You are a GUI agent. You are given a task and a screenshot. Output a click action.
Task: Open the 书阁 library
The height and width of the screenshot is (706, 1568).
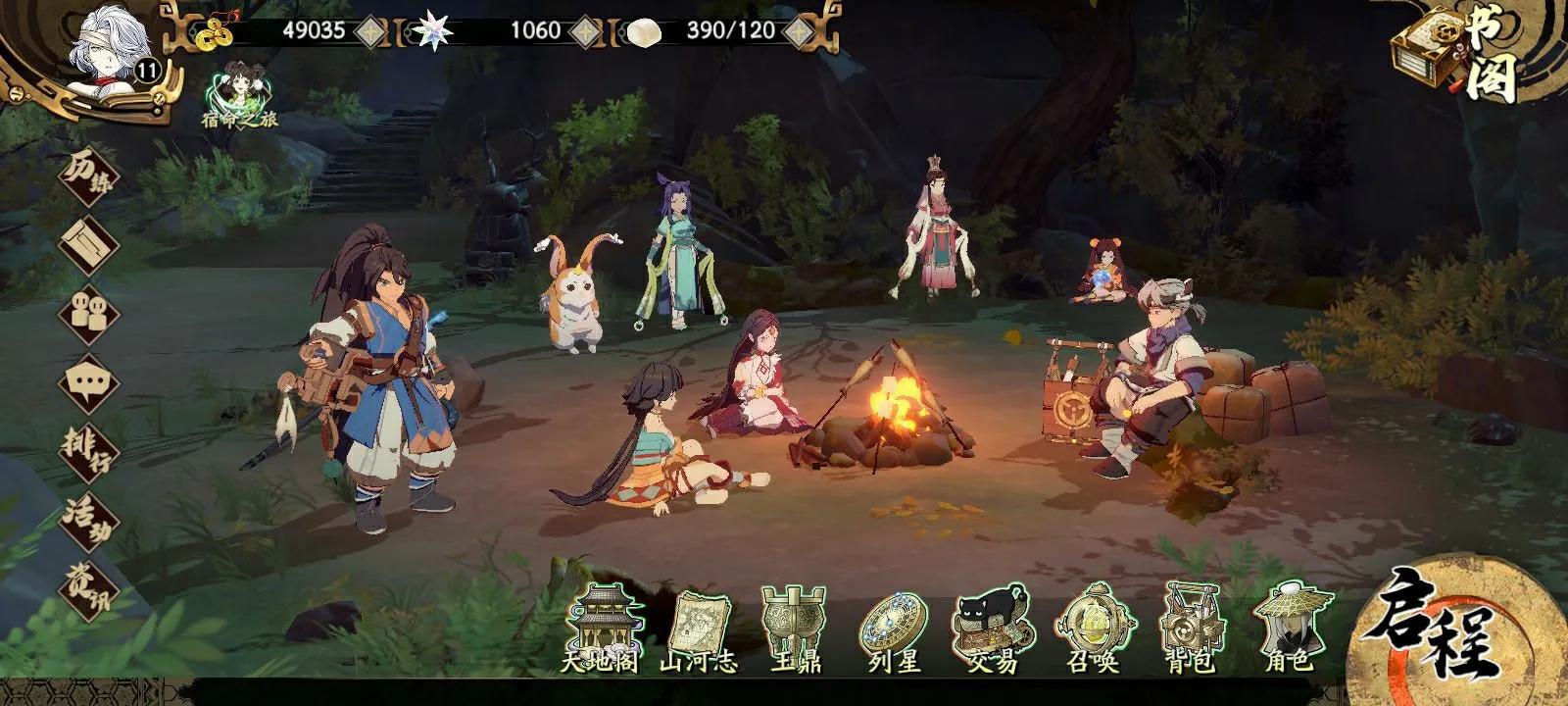click(x=1457, y=54)
